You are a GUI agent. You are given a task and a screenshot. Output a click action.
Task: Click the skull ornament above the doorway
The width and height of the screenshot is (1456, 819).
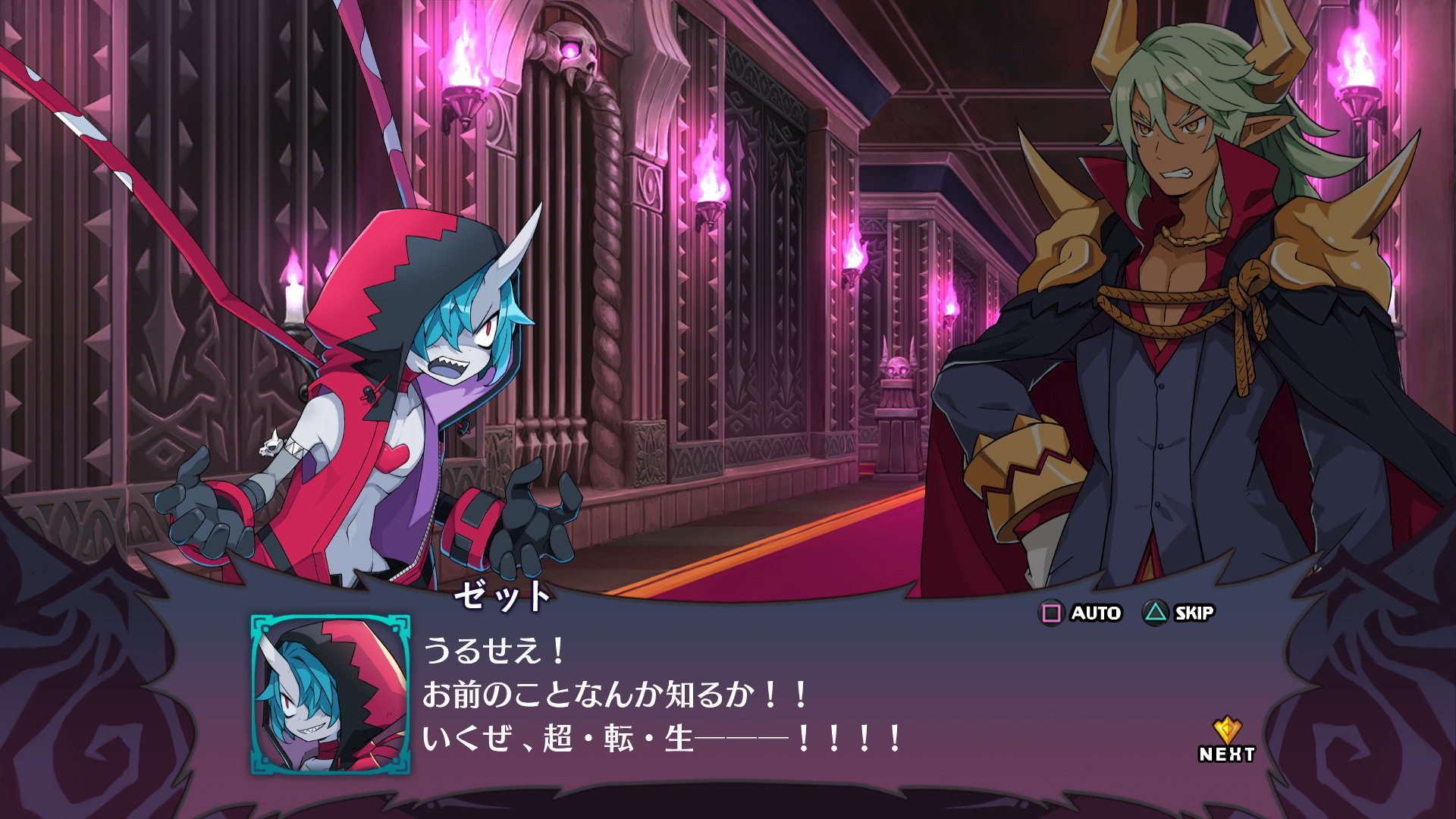574,49
